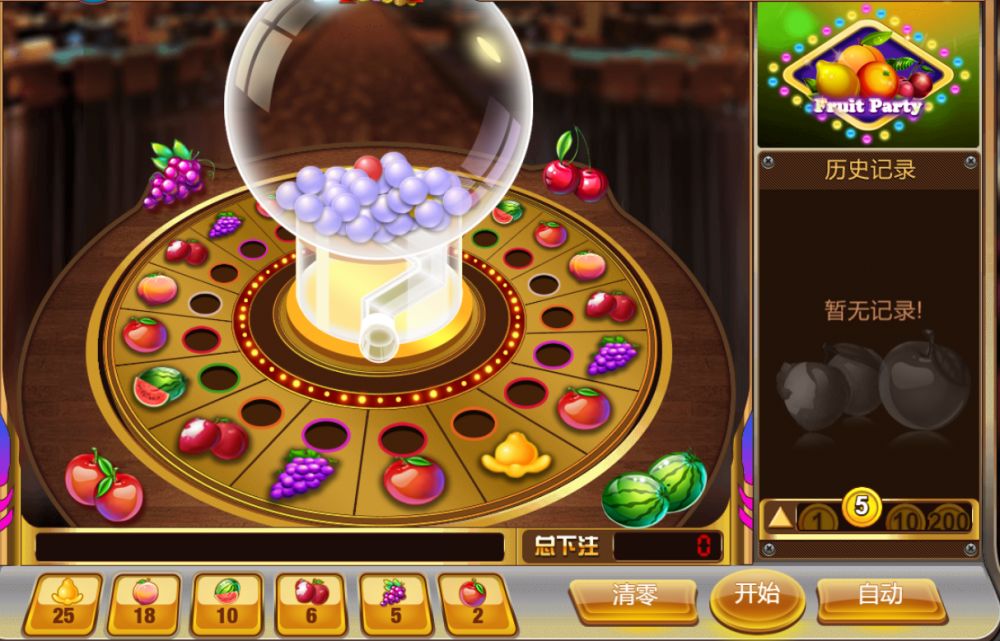Pick the highlighted 5 value chip
The image size is (1000, 641).
(x=862, y=508)
